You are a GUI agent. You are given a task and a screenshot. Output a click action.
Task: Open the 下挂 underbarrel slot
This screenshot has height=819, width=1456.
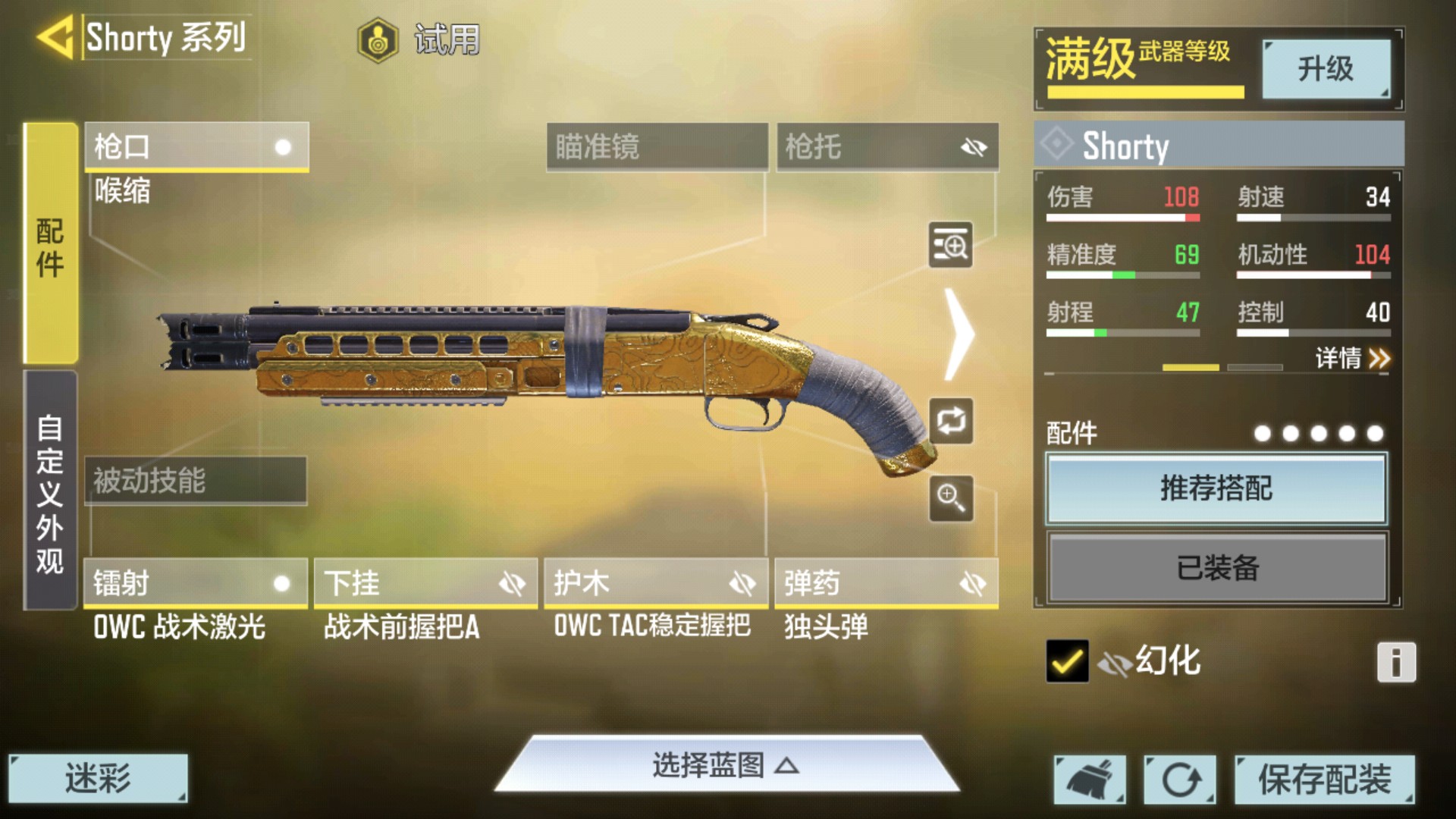(x=425, y=583)
